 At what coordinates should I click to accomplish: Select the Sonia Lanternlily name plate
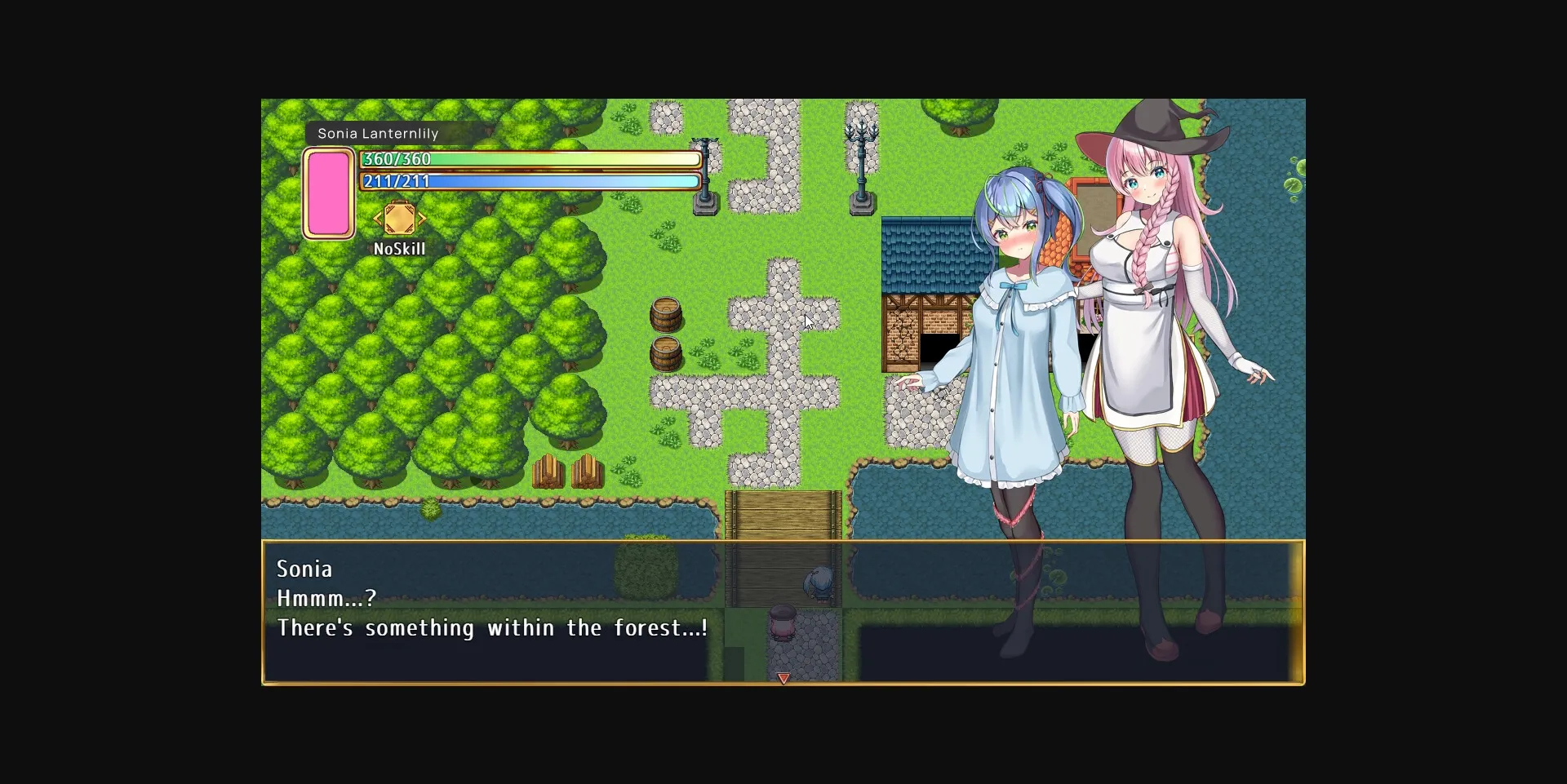tap(377, 133)
